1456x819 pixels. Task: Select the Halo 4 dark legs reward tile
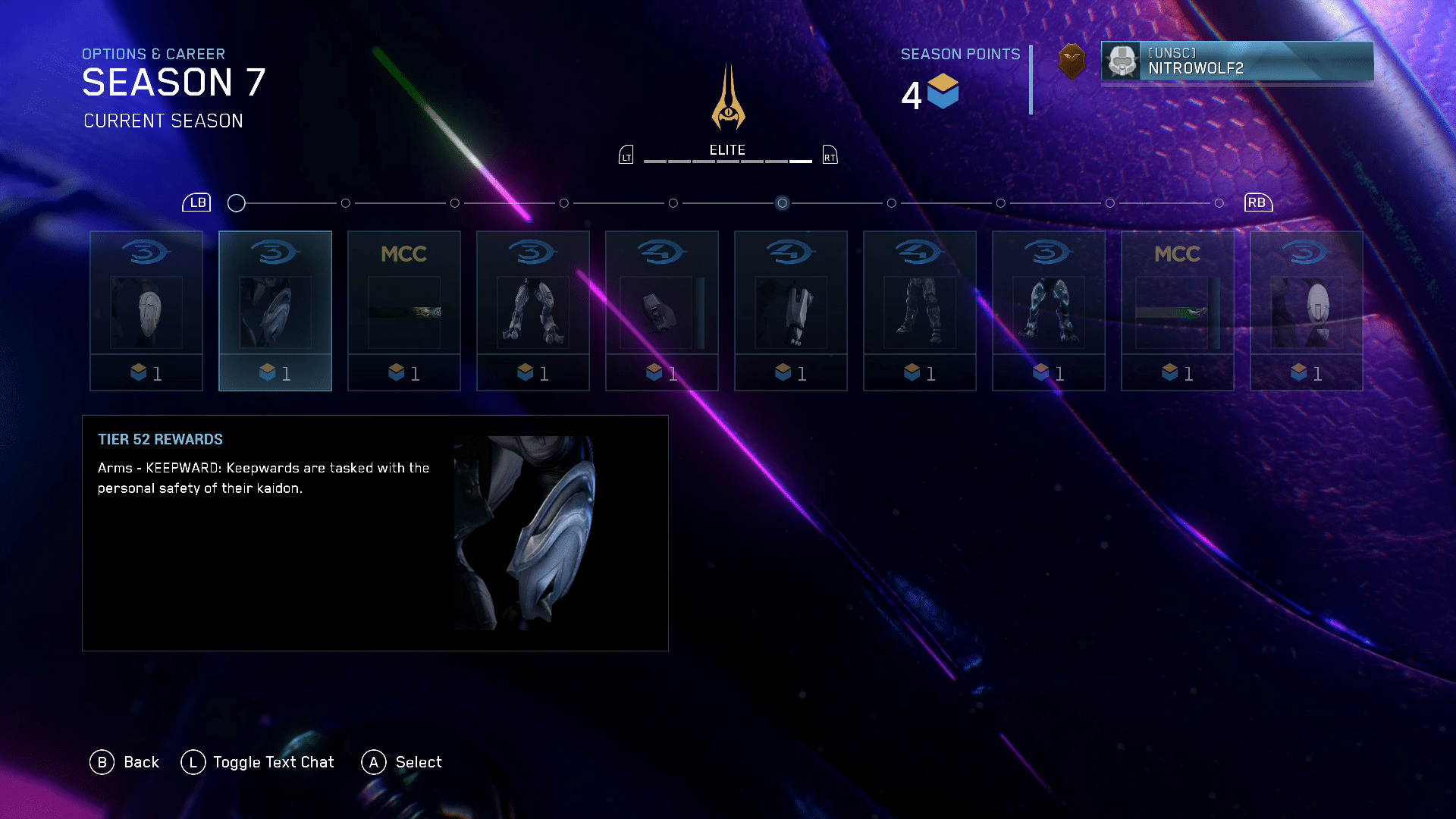click(x=920, y=311)
